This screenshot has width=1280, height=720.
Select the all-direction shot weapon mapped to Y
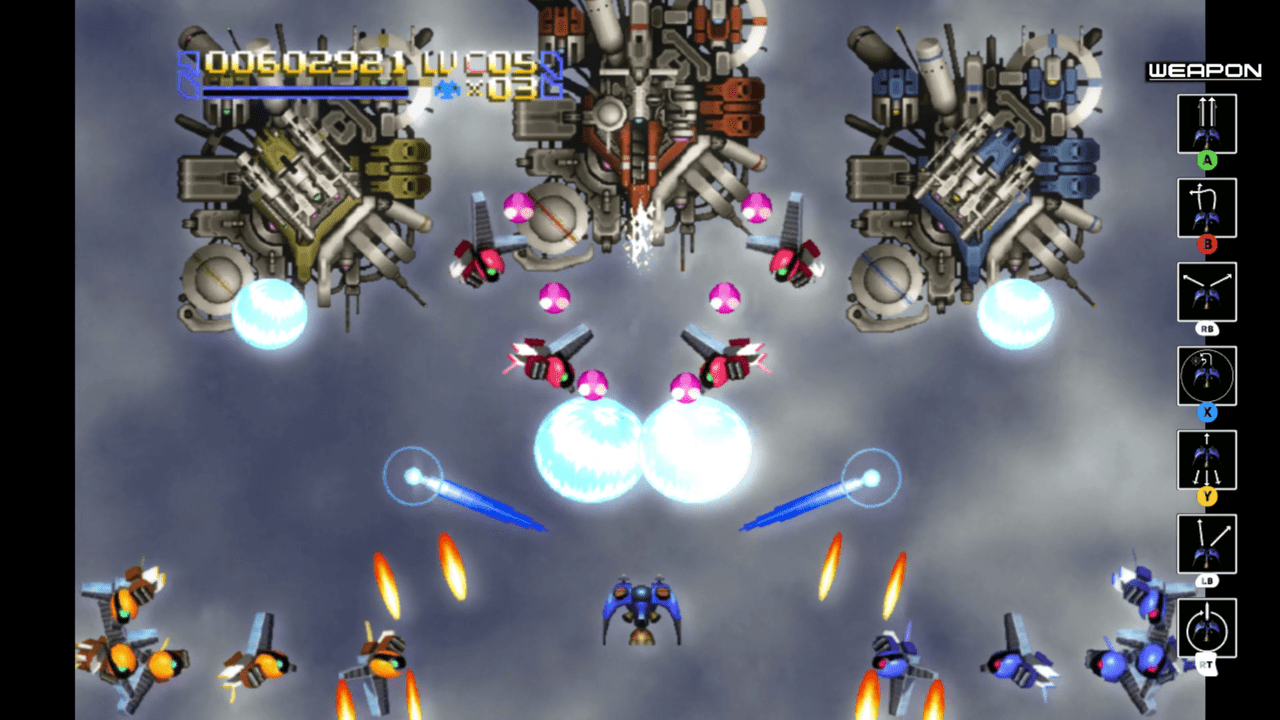(x=1207, y=459)
